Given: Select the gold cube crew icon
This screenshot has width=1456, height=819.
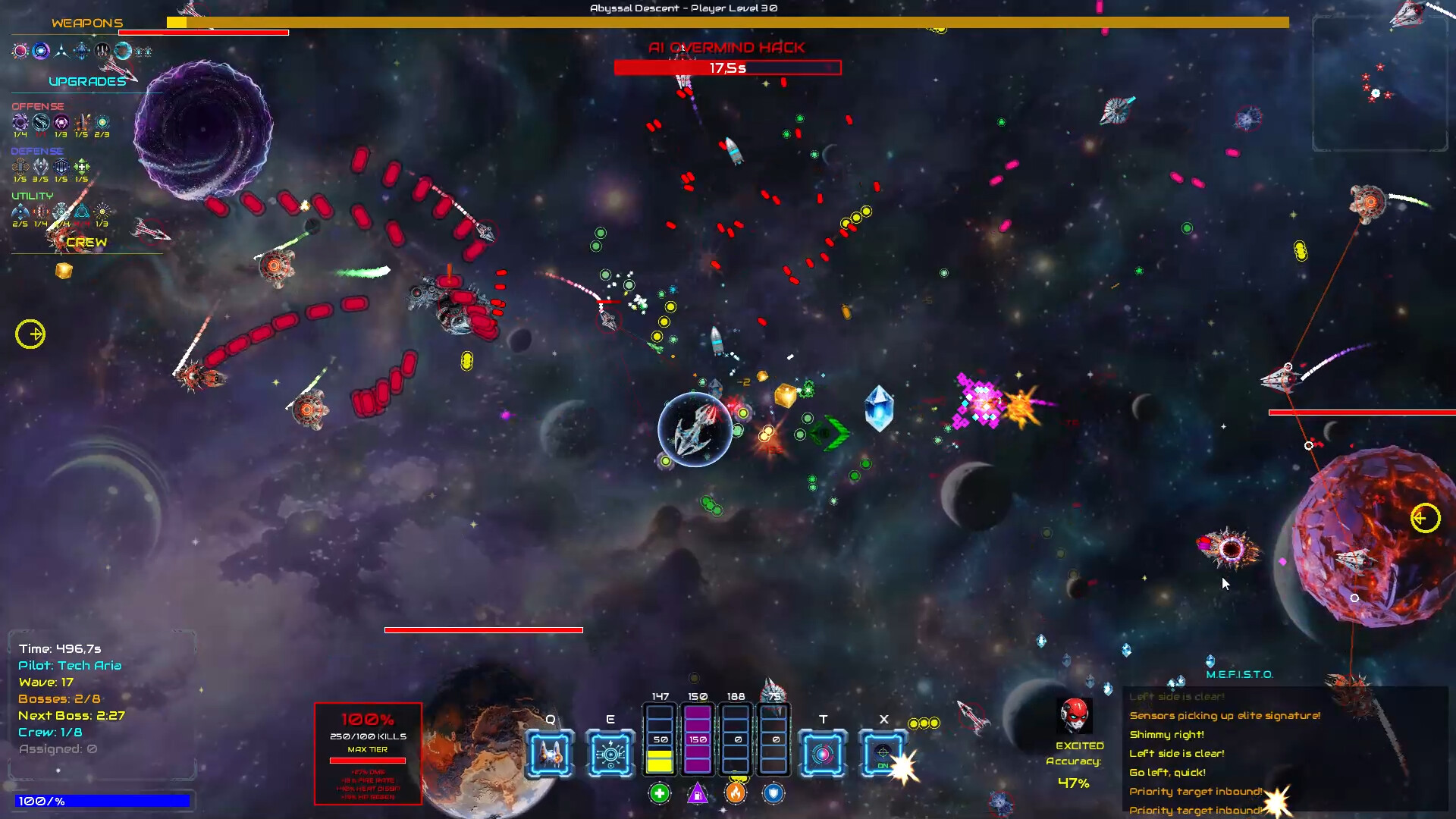Looking at the screenshot, I should [x=64, y=271].
